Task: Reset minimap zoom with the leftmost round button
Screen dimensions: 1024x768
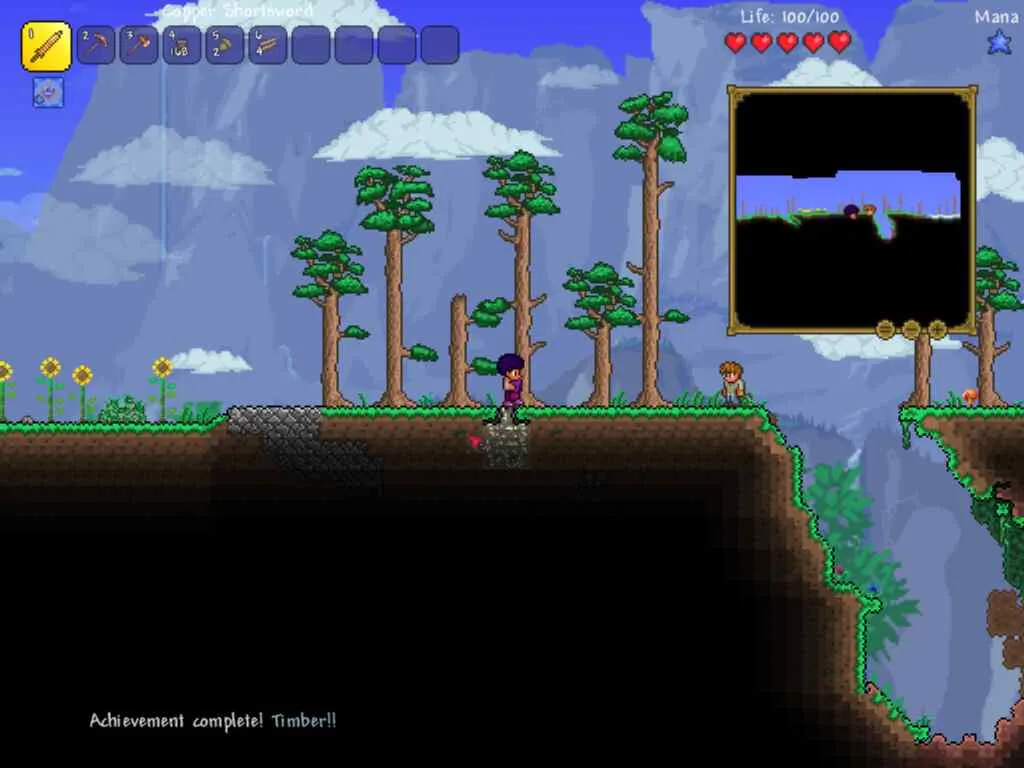Action: [885, 328]
